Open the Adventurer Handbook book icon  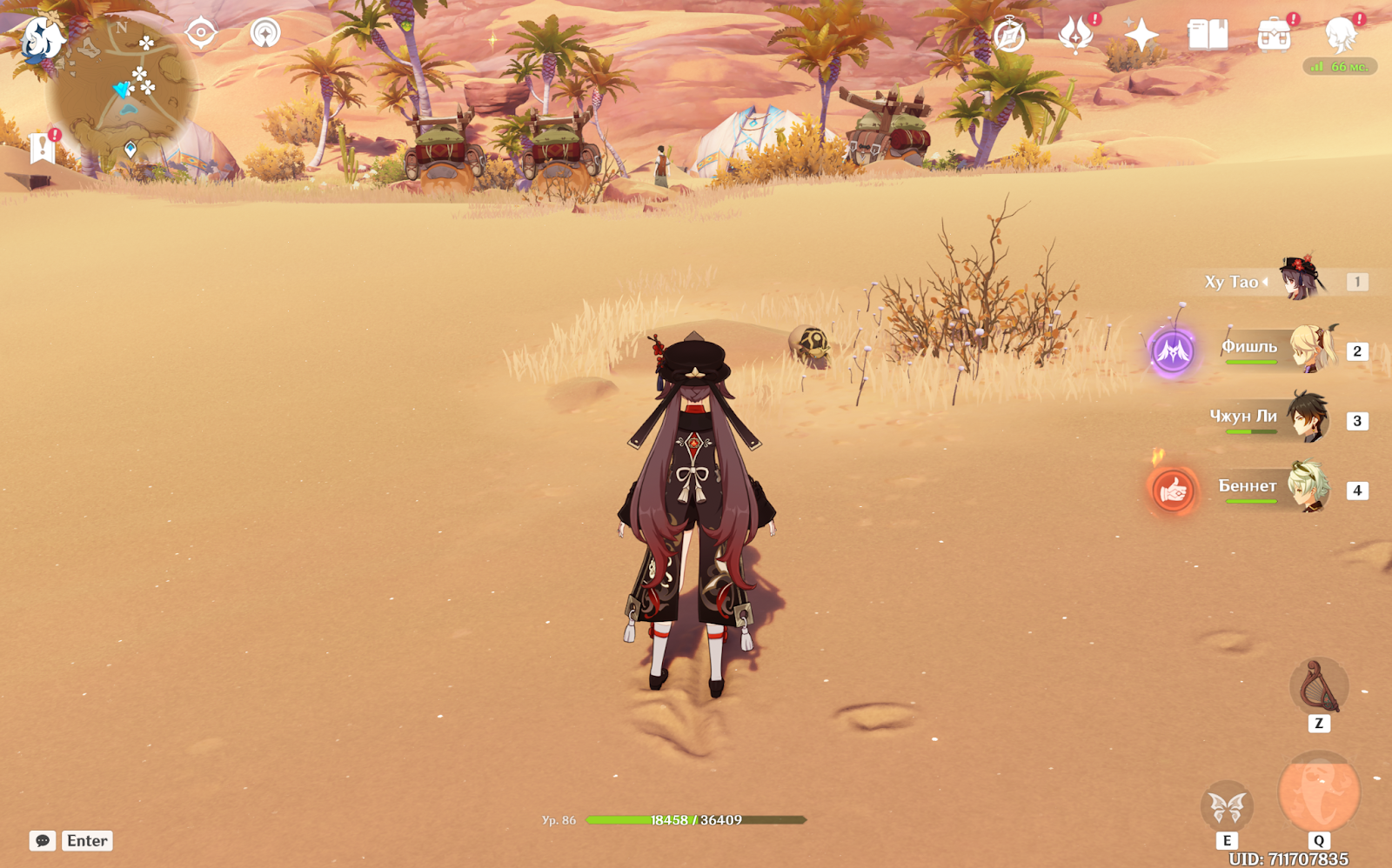(x=1208, y=35)
